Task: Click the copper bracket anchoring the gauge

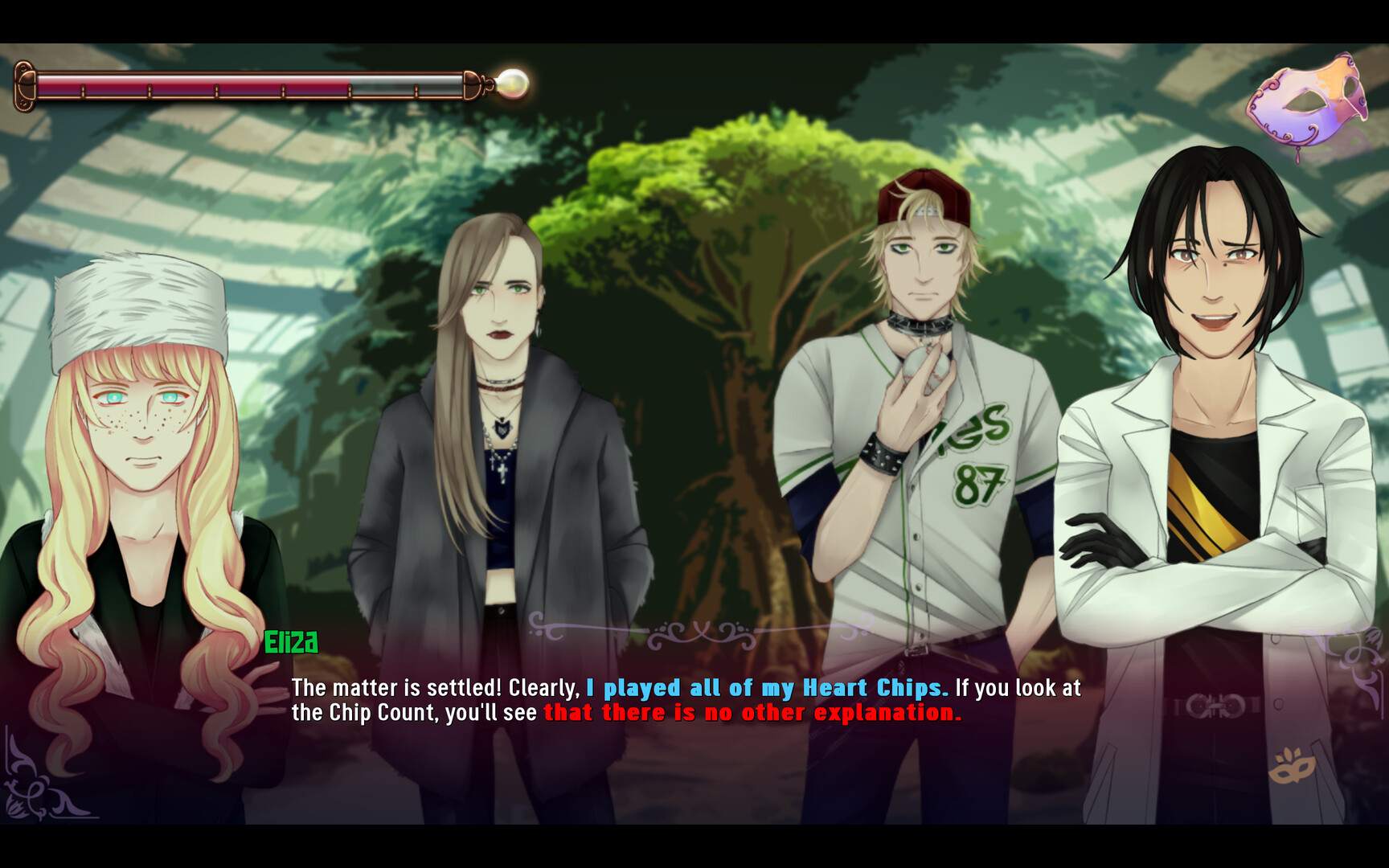Action: [x=24, y=84]
